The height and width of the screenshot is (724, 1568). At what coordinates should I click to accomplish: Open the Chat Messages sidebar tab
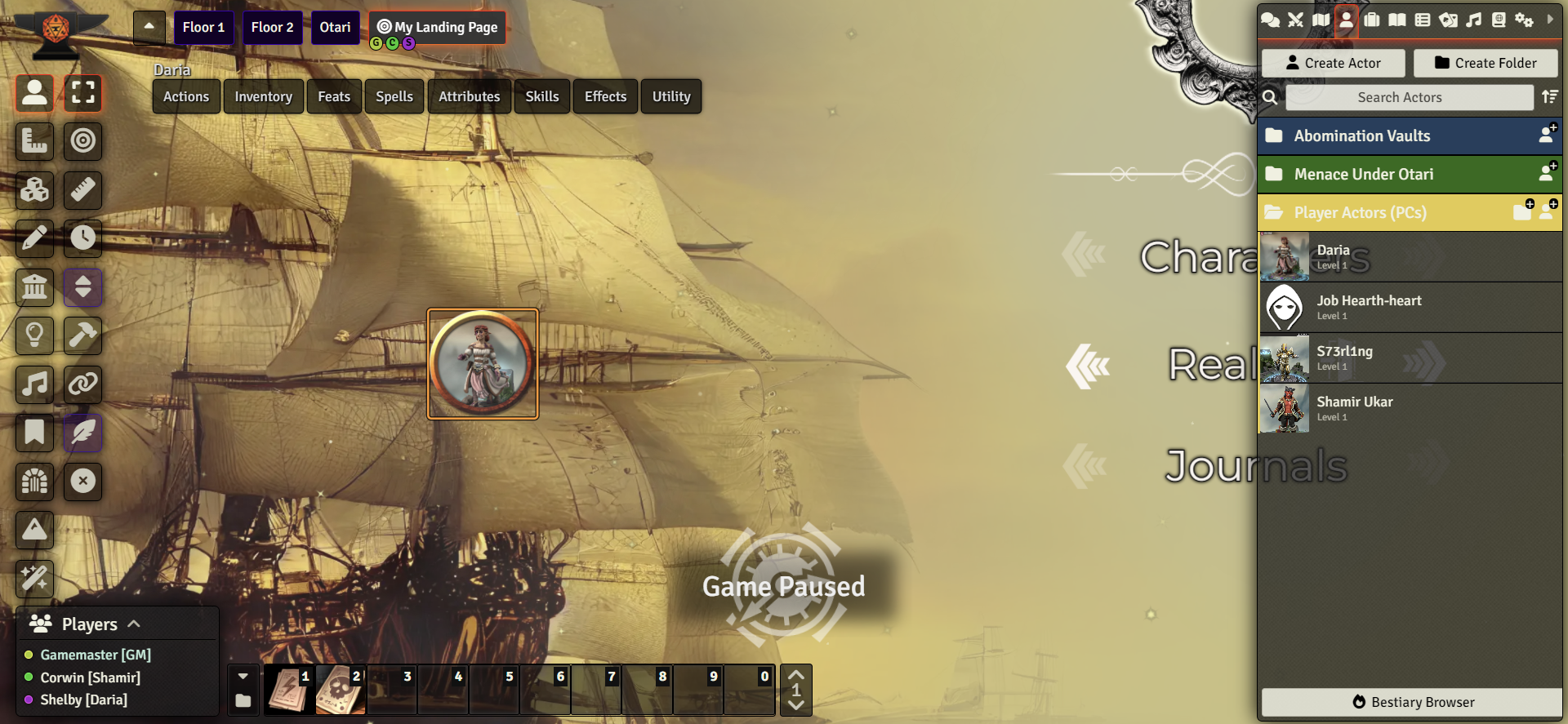[1271, 20]
